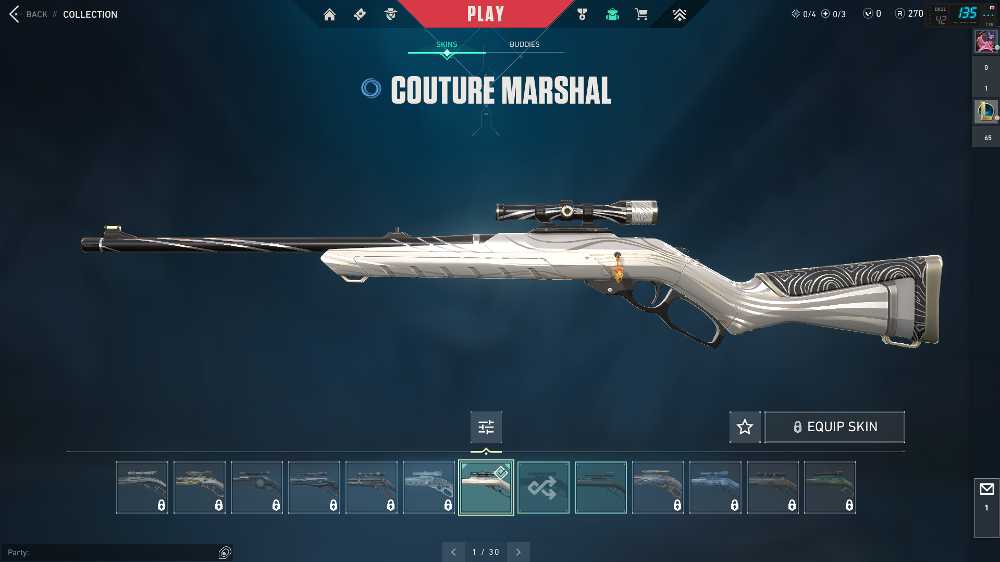Select the Skins tab
This screenshot has height=562, width=1000.
447,45
